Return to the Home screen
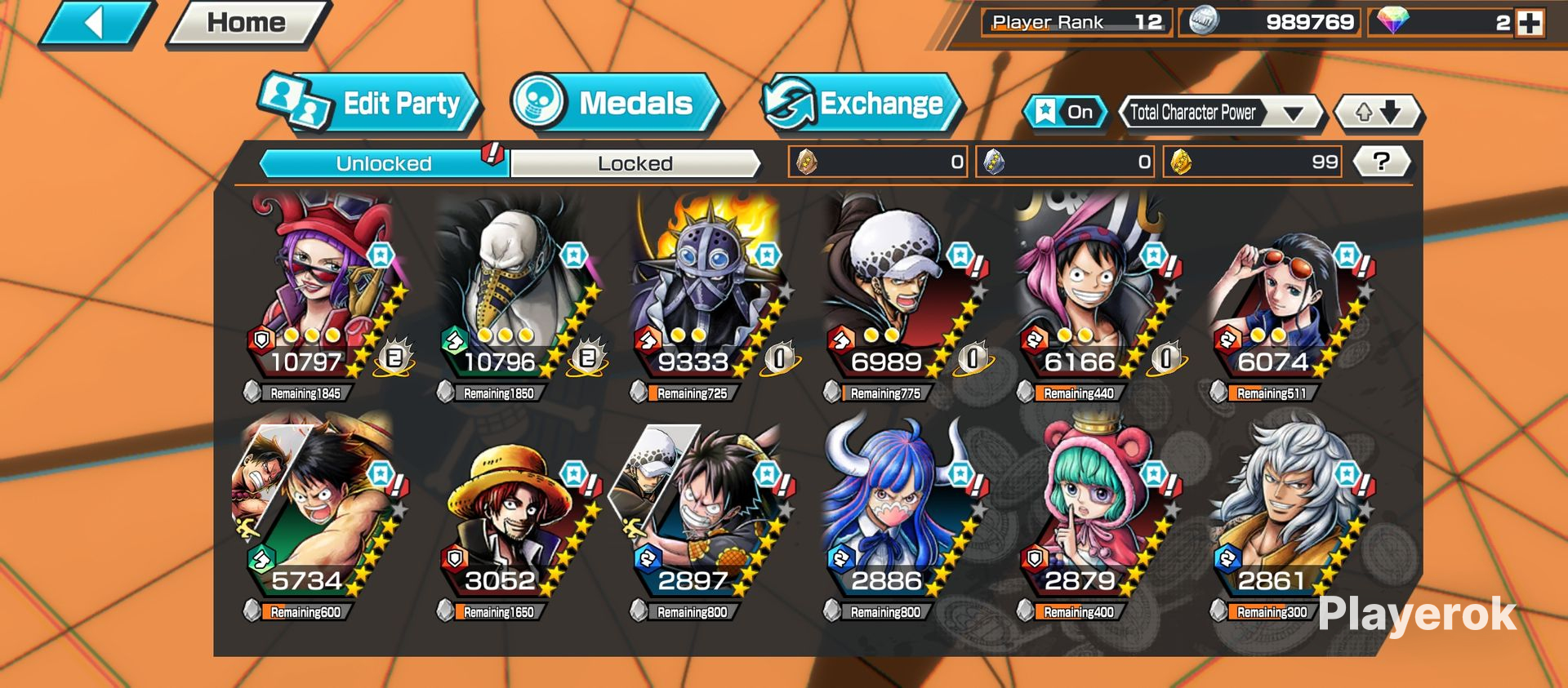Image resolution: width=1568 pixels, height=688 pixels. click(246, 23)
